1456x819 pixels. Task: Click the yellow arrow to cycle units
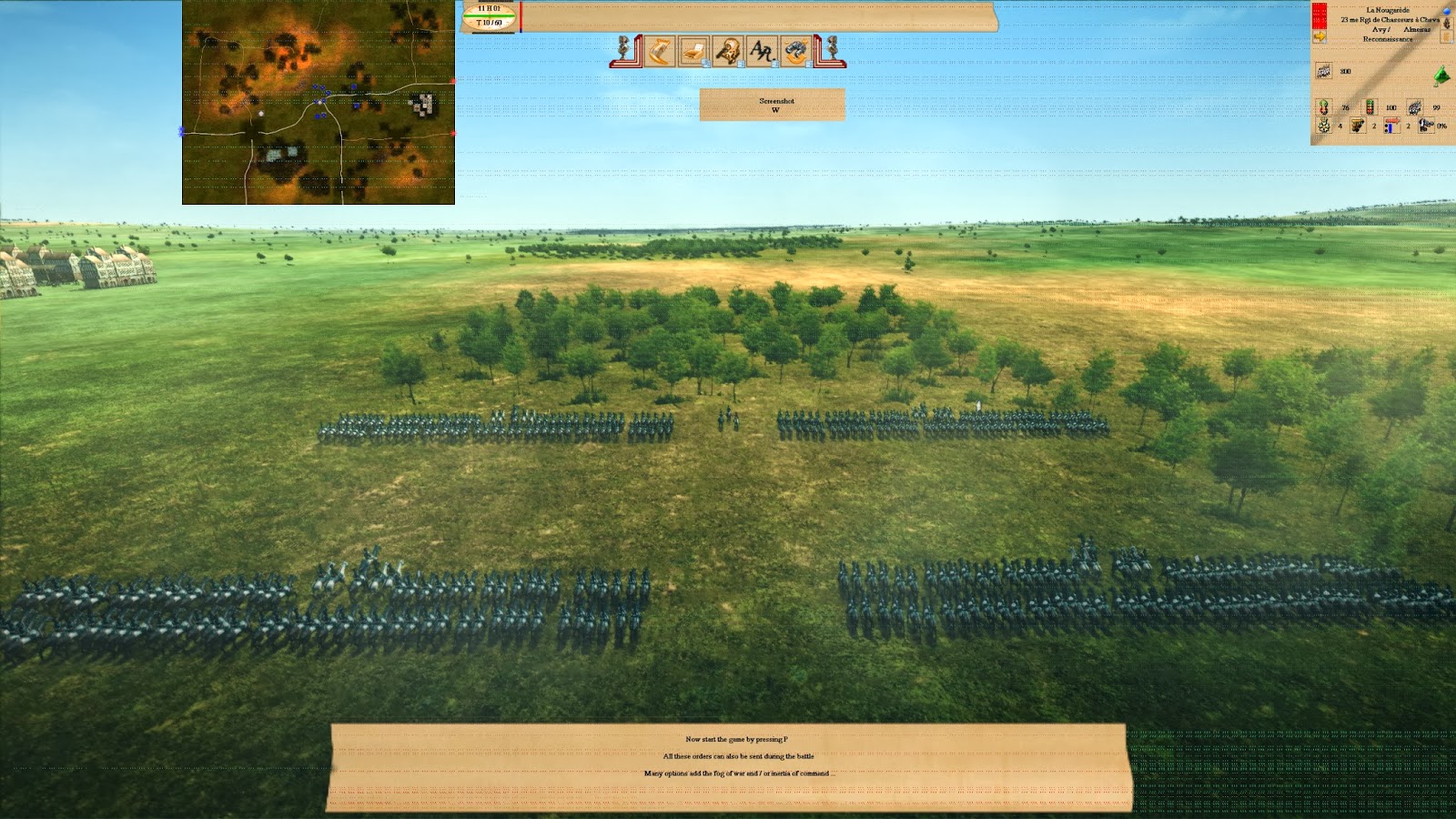pyautogui.click(x=1319, y=36)
